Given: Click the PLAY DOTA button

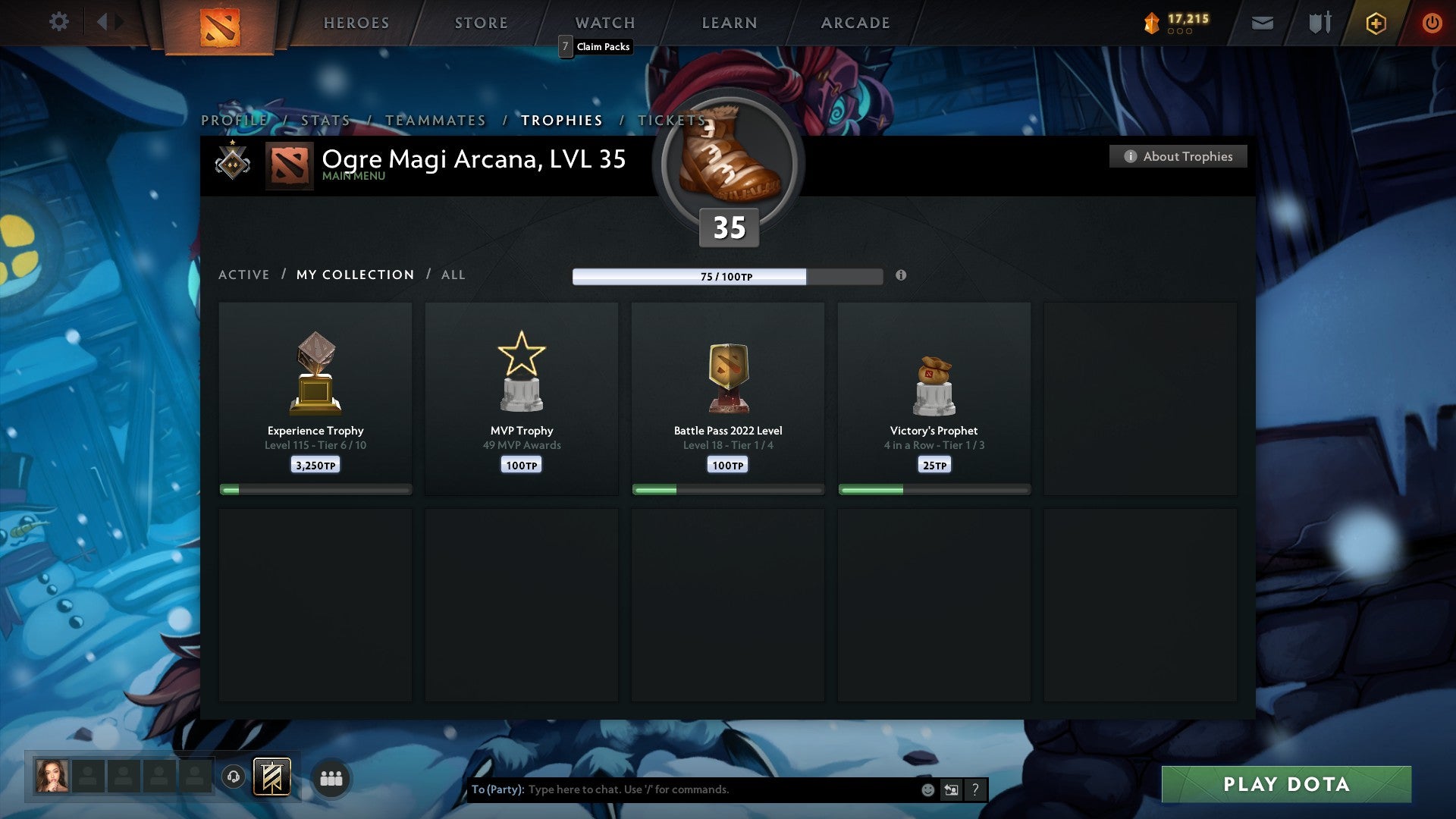Looking at the screenshot, I should 1287,785.
